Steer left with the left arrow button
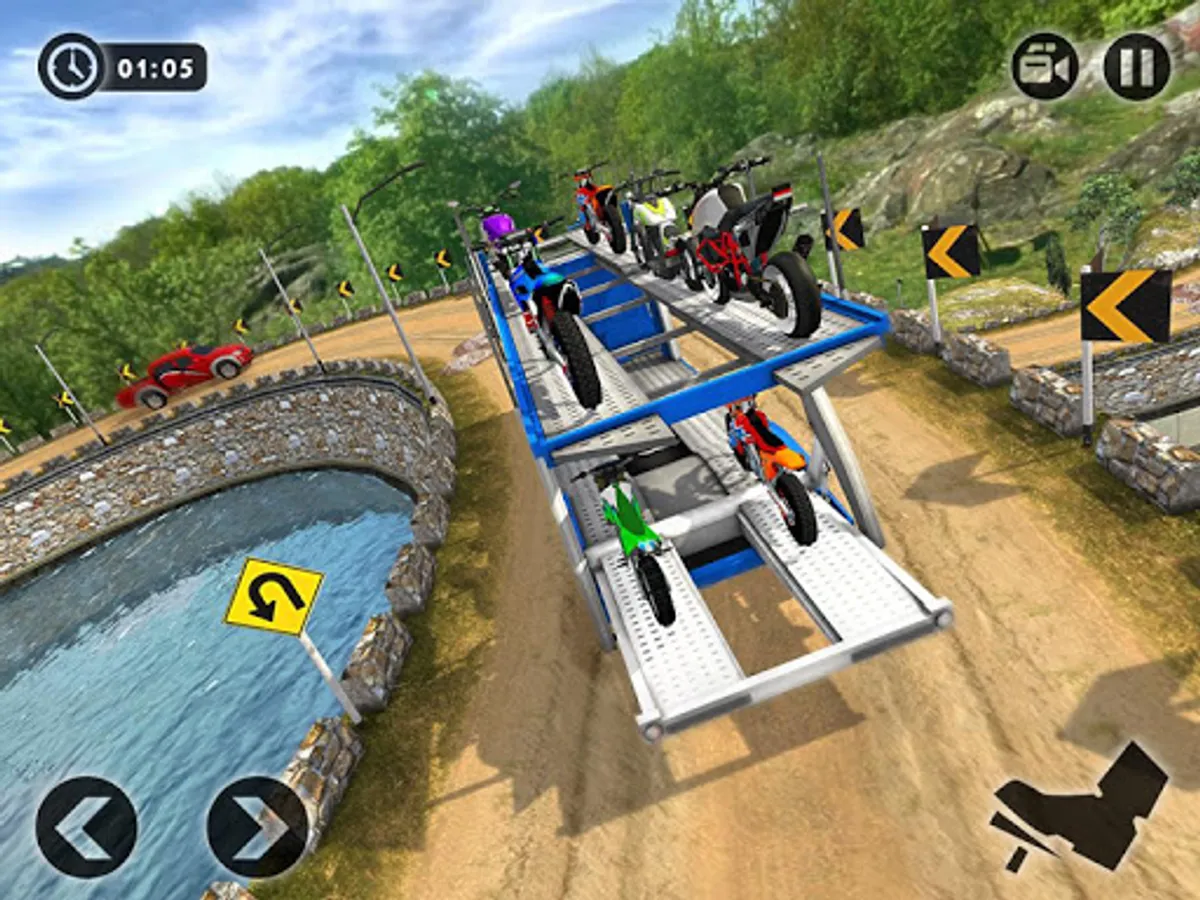The image size is (1200, 900). [x=86, y=827]
